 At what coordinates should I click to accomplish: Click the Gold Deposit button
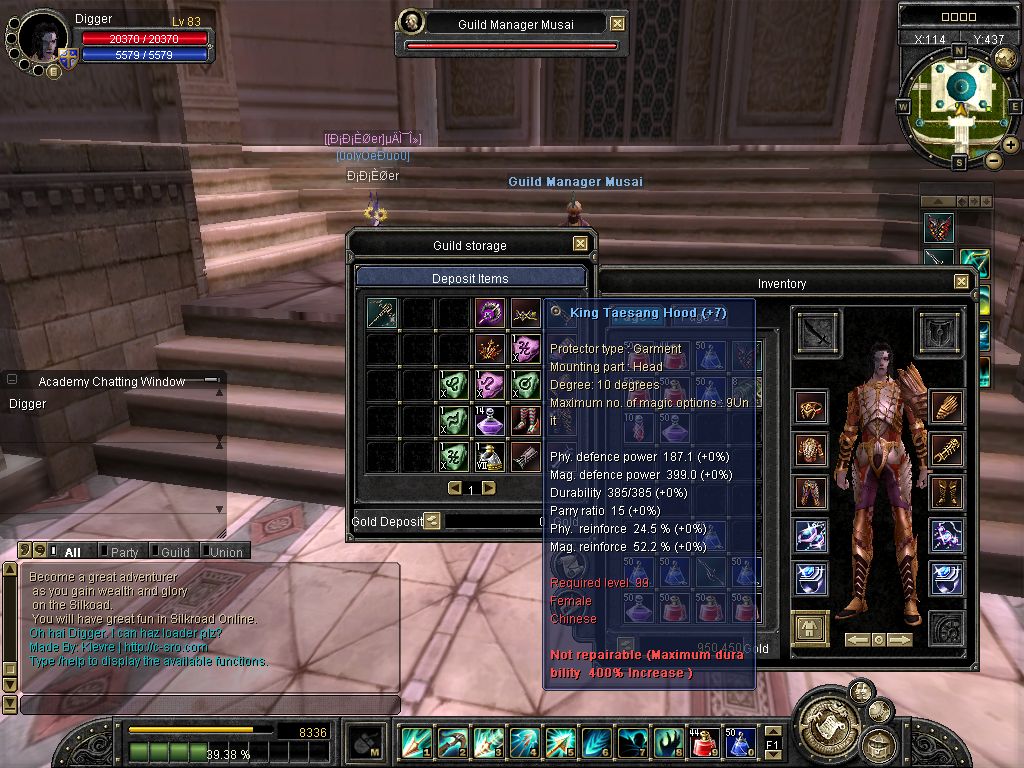[x=432, y=520]
